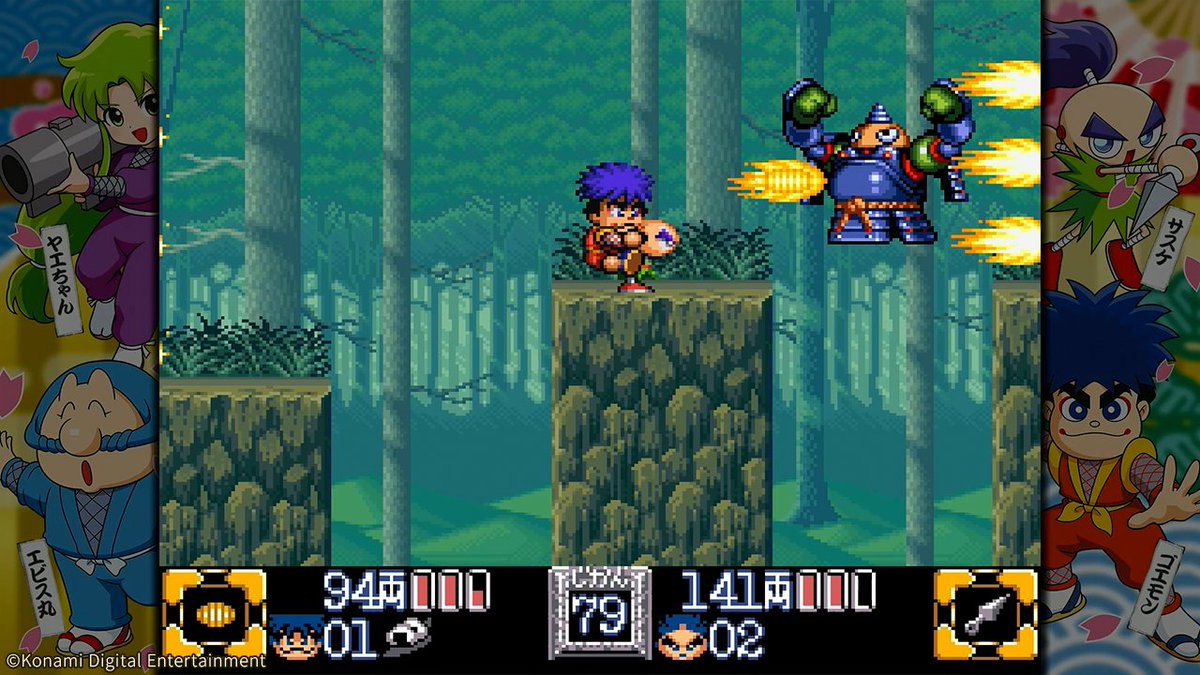Click player one's Goemon portrait icon
Viewport: 1200px width, 675px height.
pos(295,638)
